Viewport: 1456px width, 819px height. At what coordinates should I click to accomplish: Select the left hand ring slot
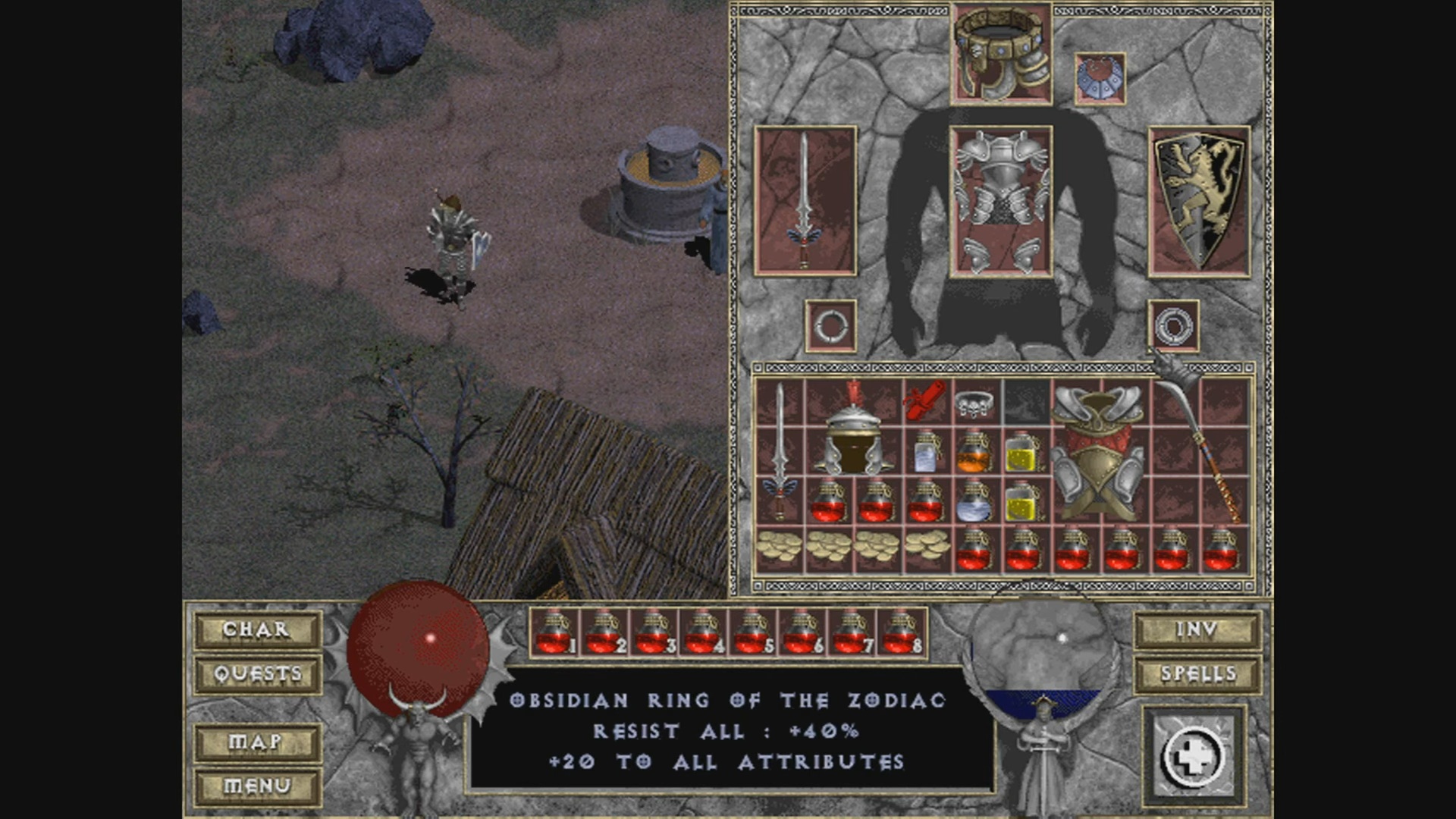(830, 326)
